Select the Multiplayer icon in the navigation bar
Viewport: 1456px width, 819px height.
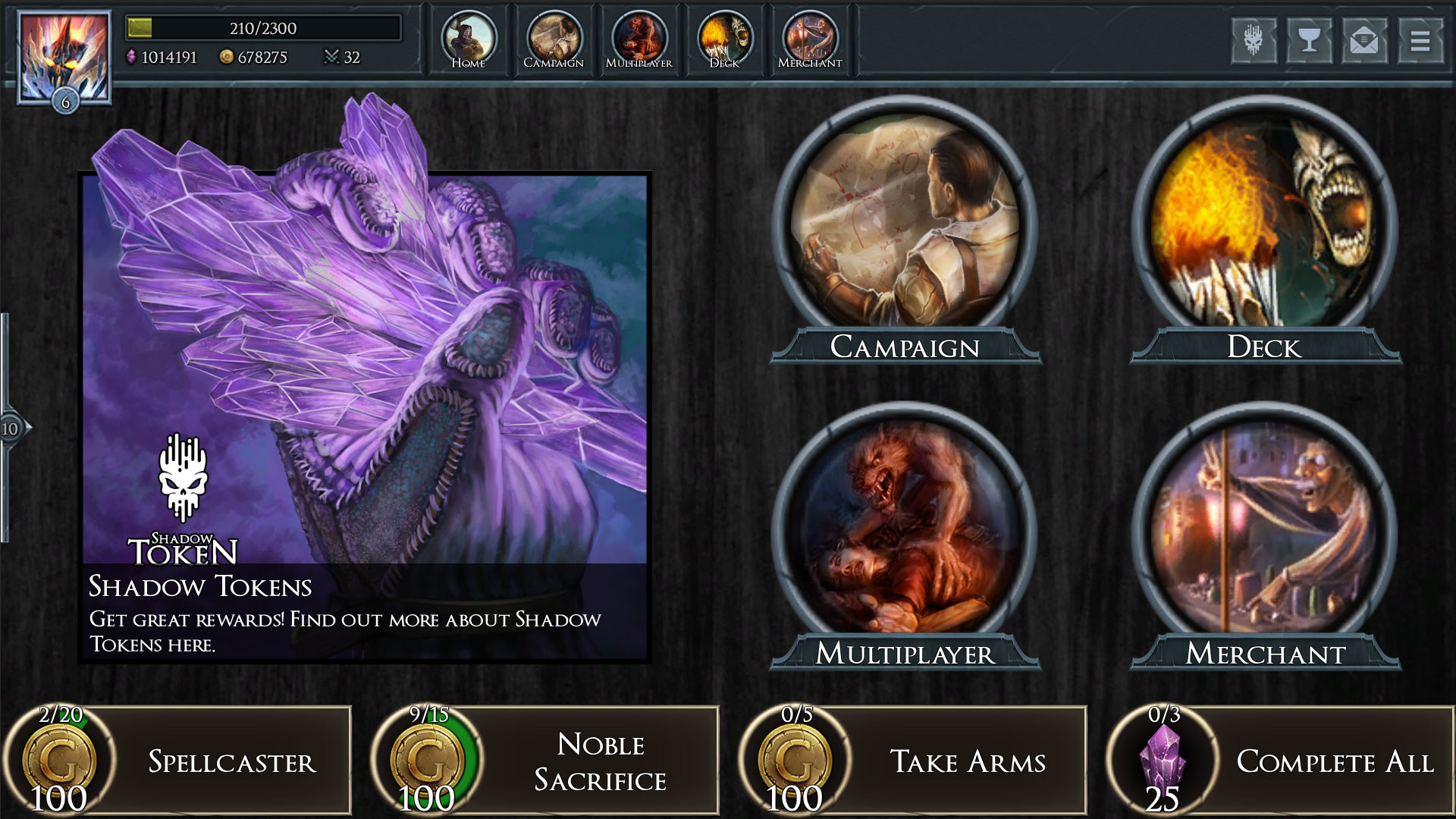(639, 36)
